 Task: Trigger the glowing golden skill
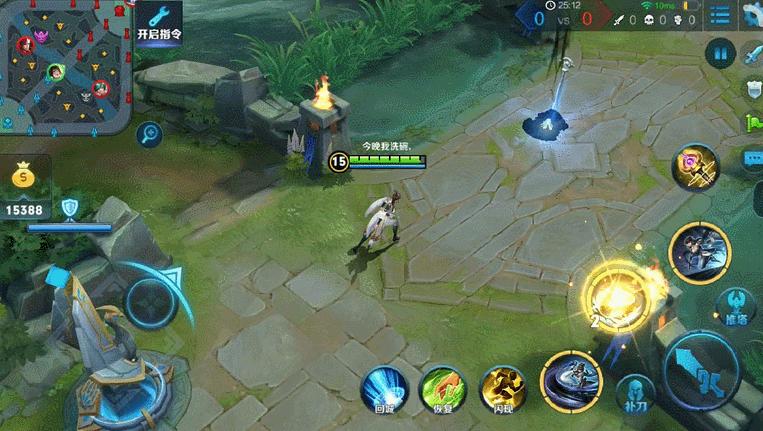tap(613, 295)
